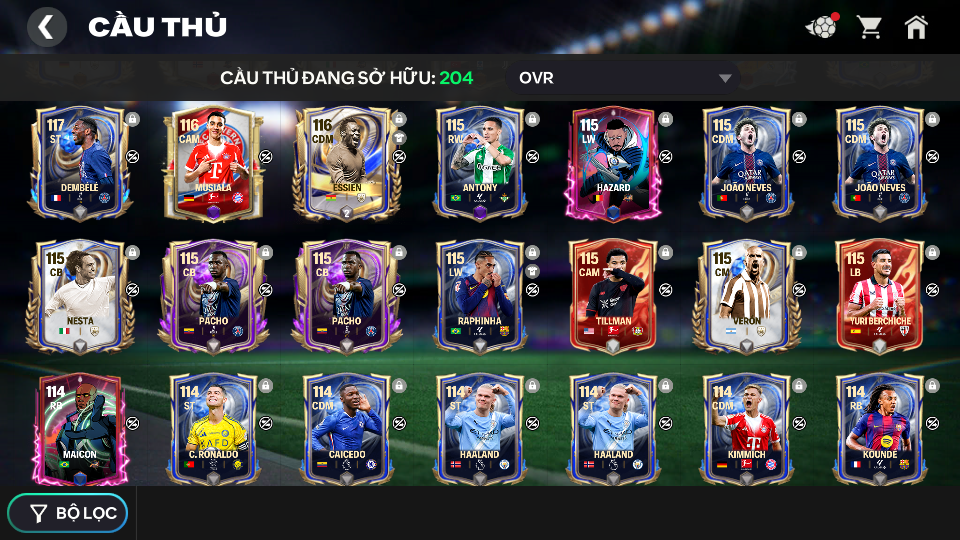Select the Maicon 114 card
The height and width of the screenshot is (540, 960).
[79, 428]
